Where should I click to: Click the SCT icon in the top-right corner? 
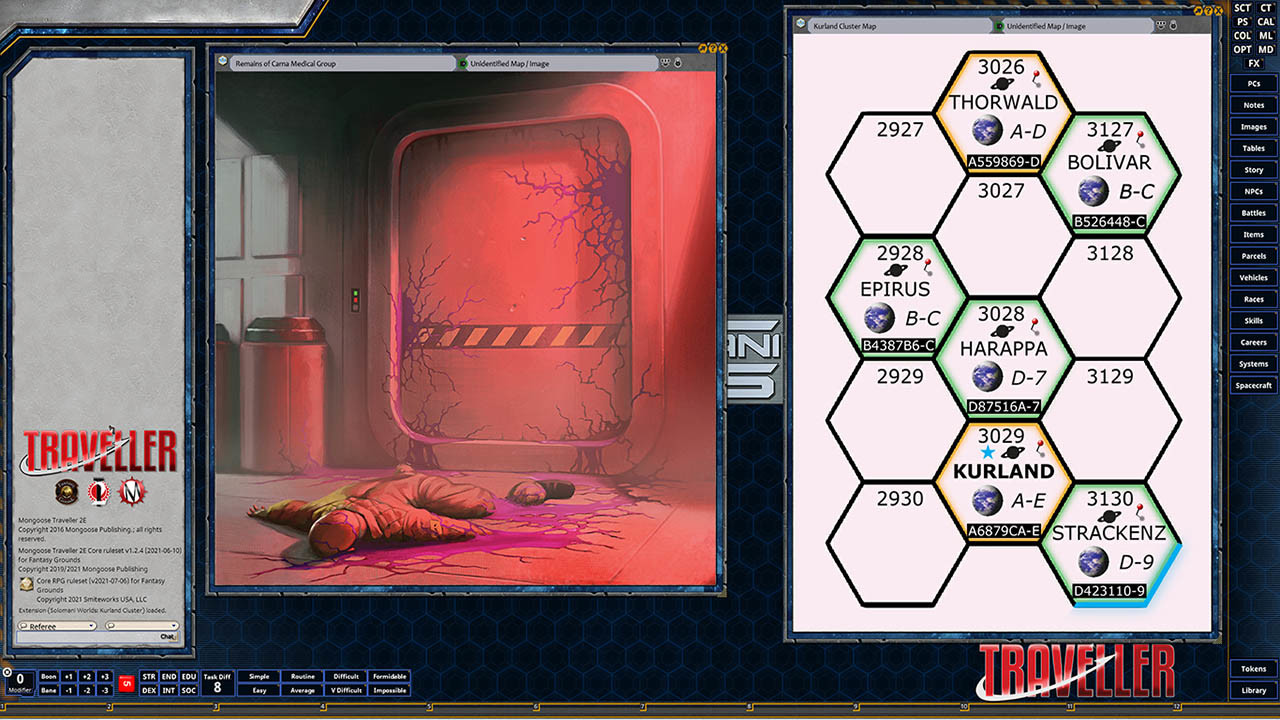(1242, 7)
